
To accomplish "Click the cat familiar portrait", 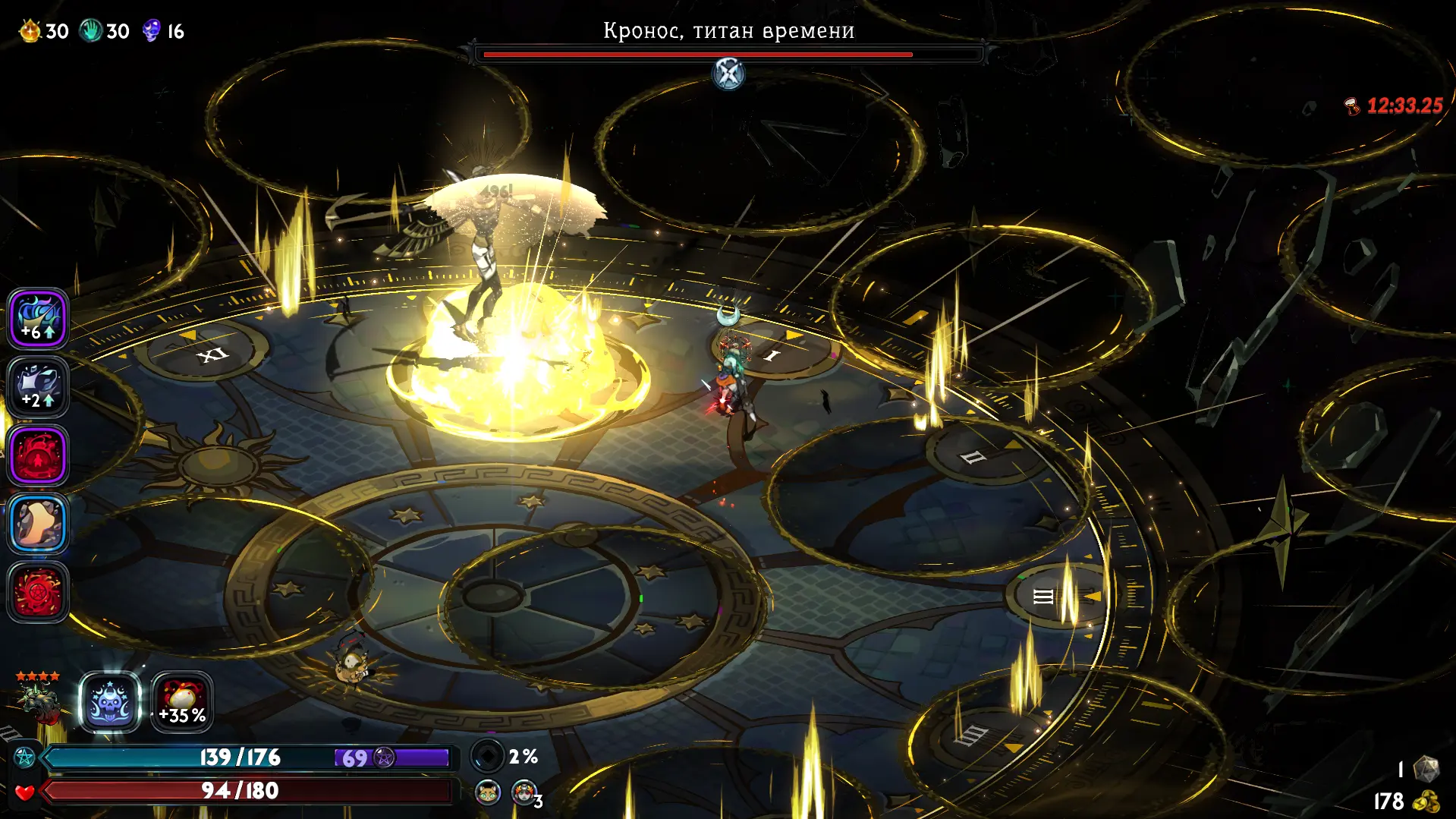I will point(488,792).
